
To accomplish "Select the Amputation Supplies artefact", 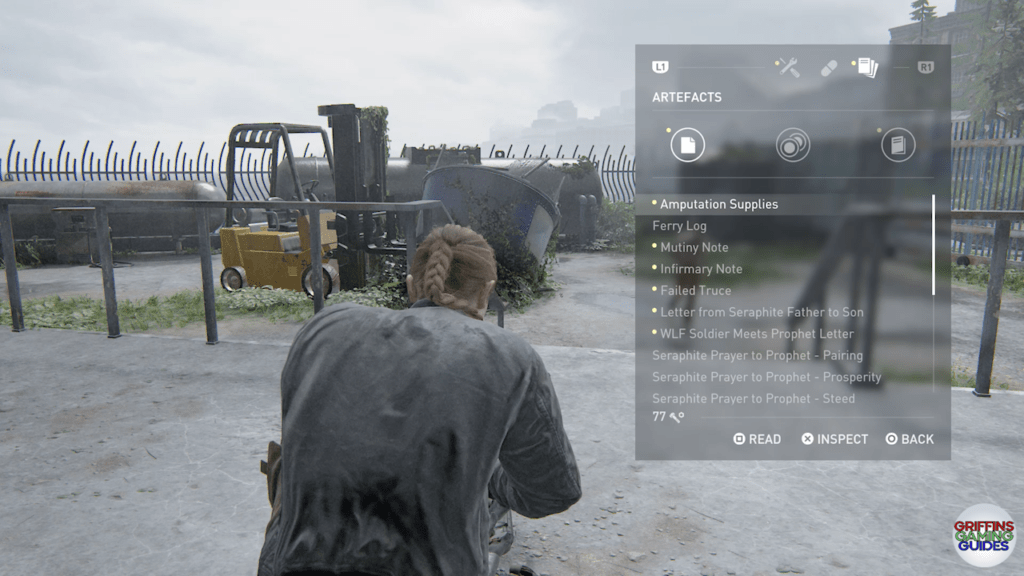I will click(718, 204).
